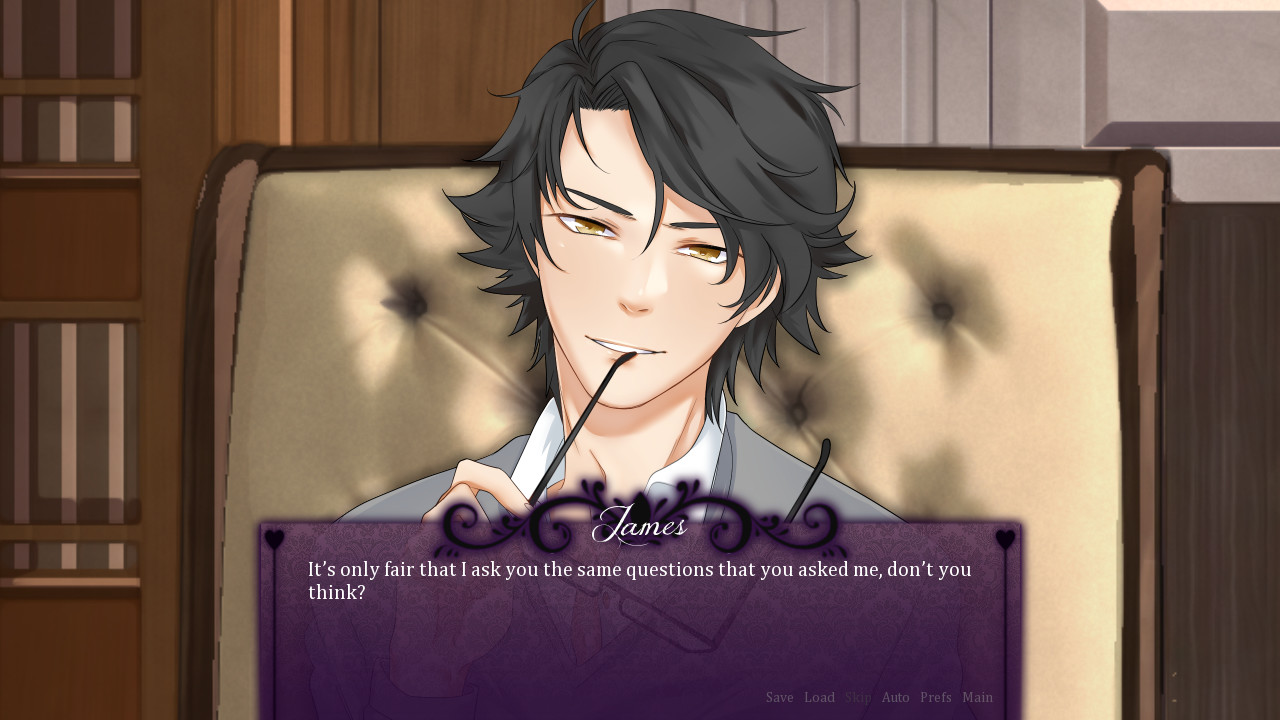Click the quick menu bar at the bottom

[x=877, y=697]
